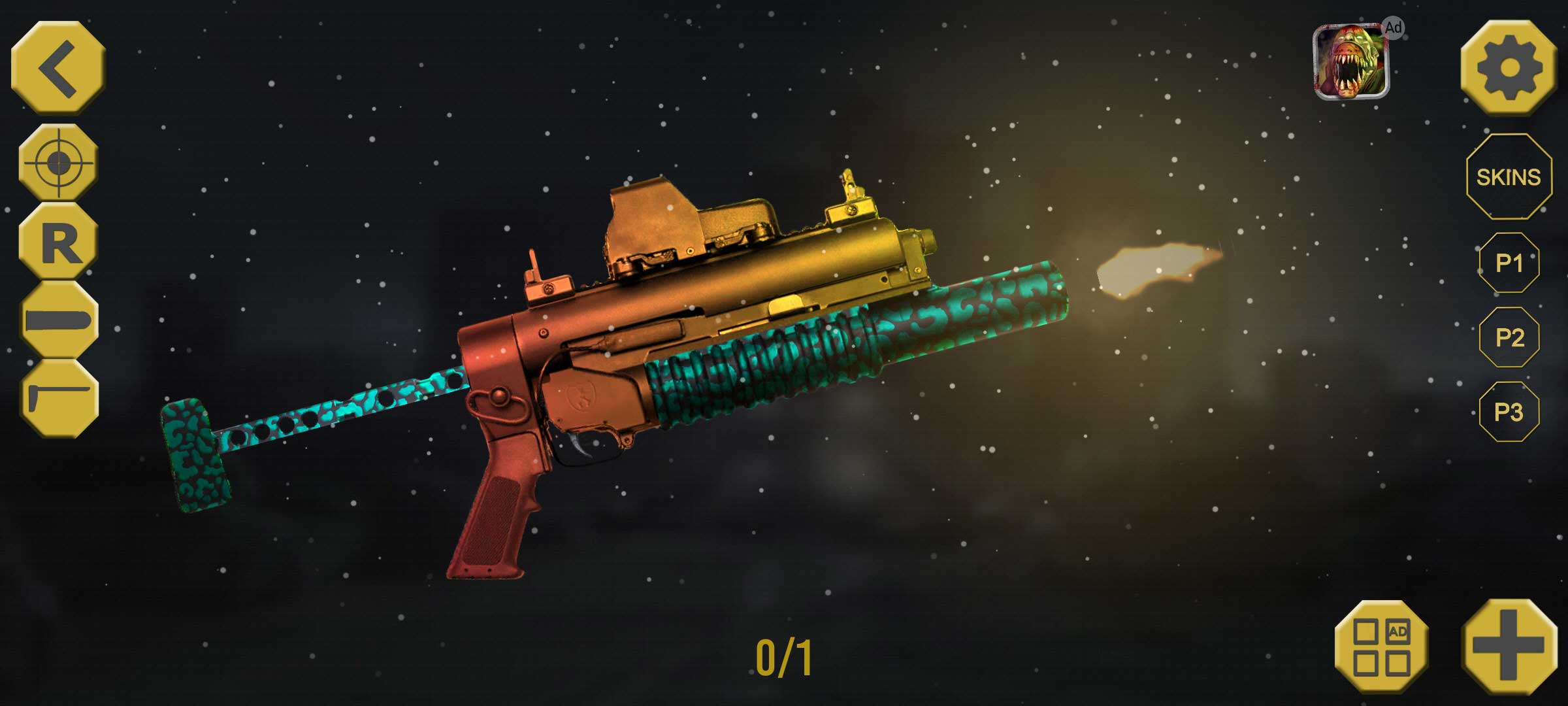The height and width of the screenshot is (706, 1568).
Task: Open the AD grid weapons menu
Action: 1382,647
